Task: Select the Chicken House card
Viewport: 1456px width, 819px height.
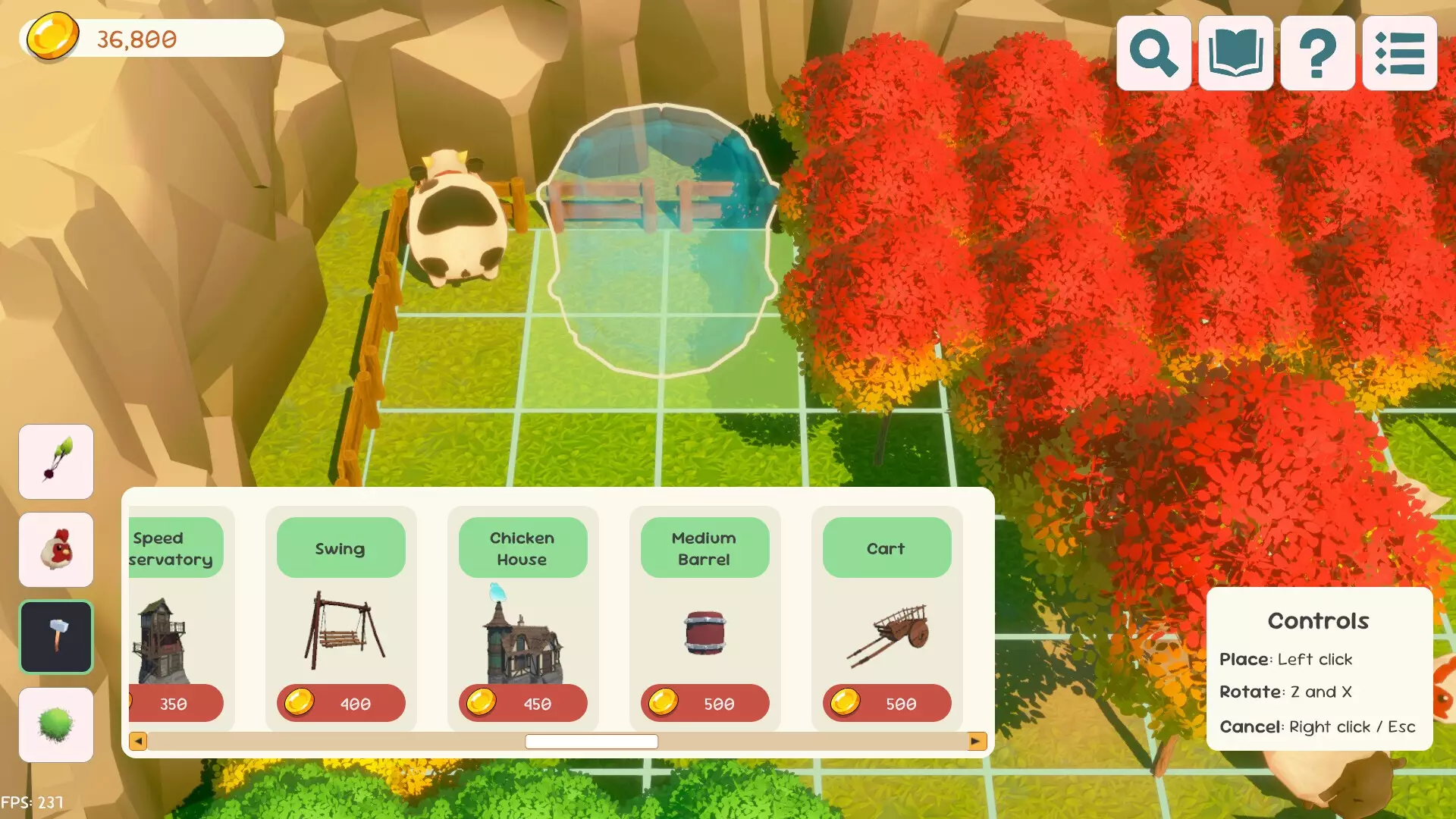Action: coord(522,618)
